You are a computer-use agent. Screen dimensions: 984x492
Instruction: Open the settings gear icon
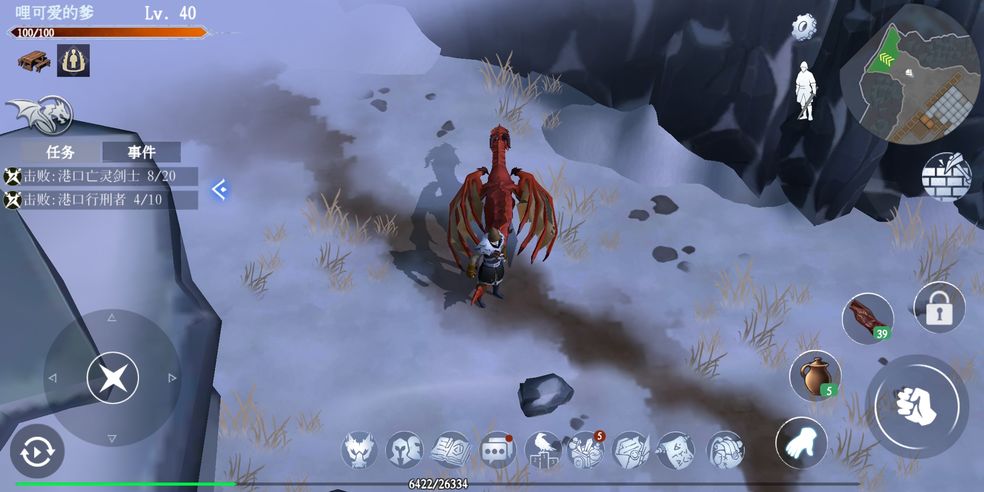(x=805, y=27)
